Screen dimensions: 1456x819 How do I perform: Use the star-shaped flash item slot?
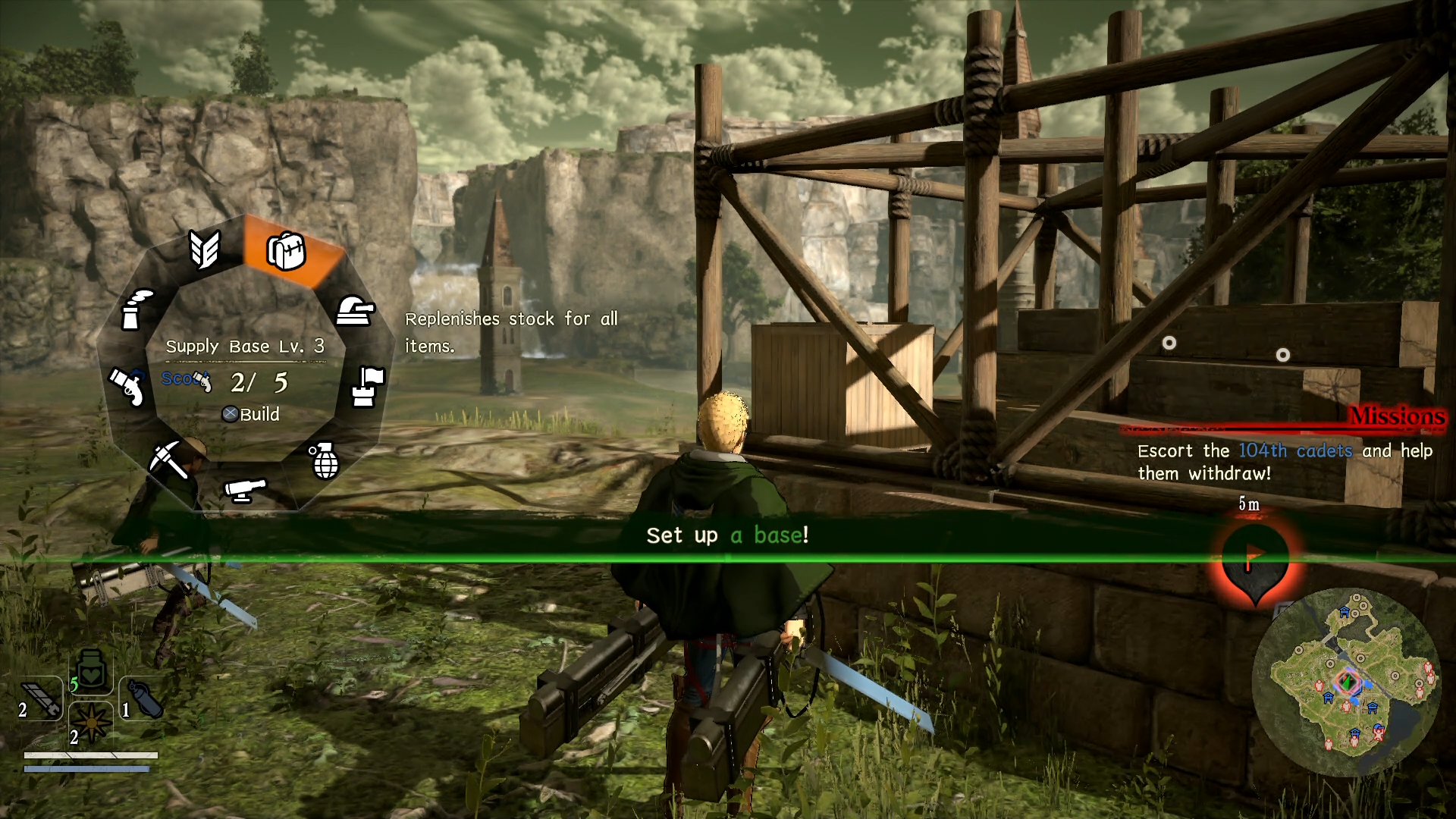click(91, 723)
